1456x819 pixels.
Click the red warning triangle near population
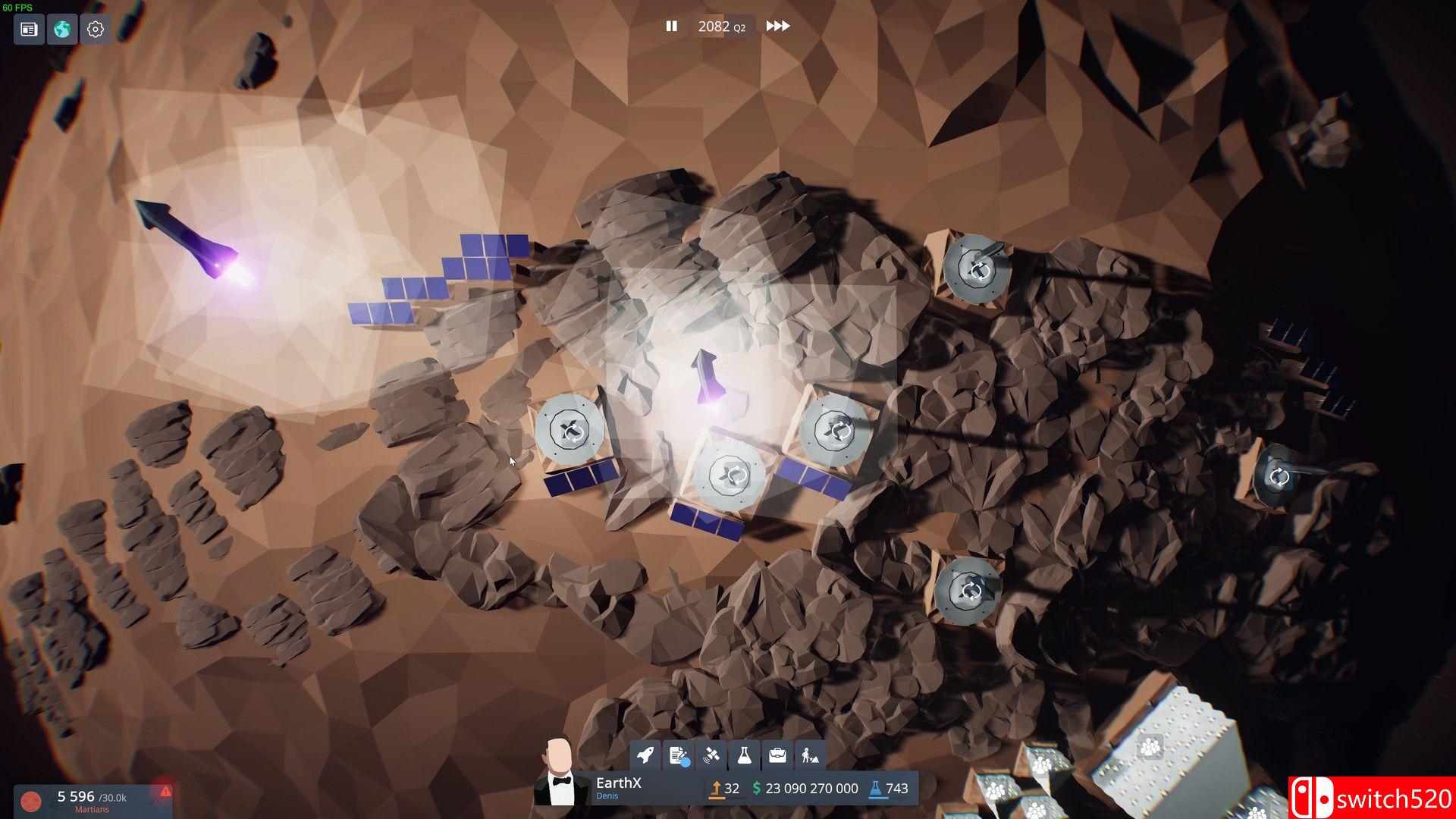click(166, 792)
